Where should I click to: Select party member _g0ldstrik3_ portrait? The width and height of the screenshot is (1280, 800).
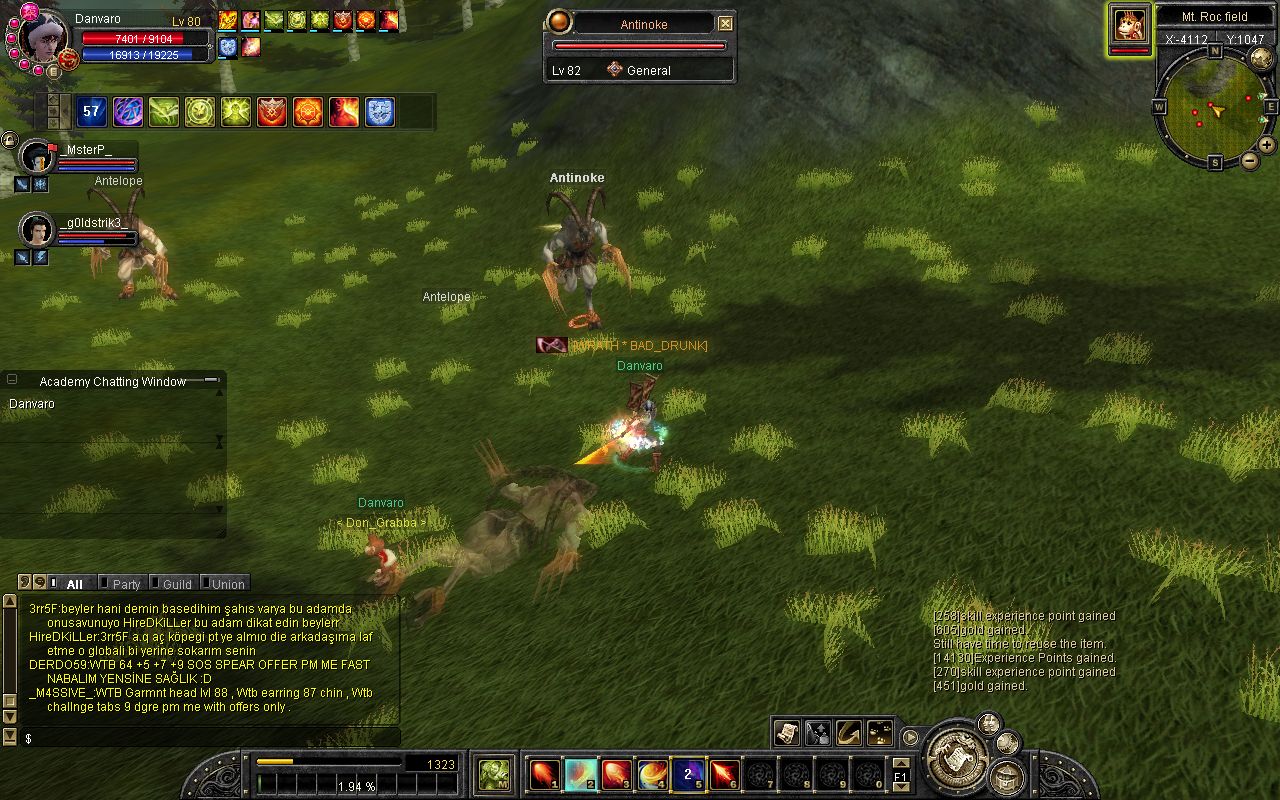37,230
